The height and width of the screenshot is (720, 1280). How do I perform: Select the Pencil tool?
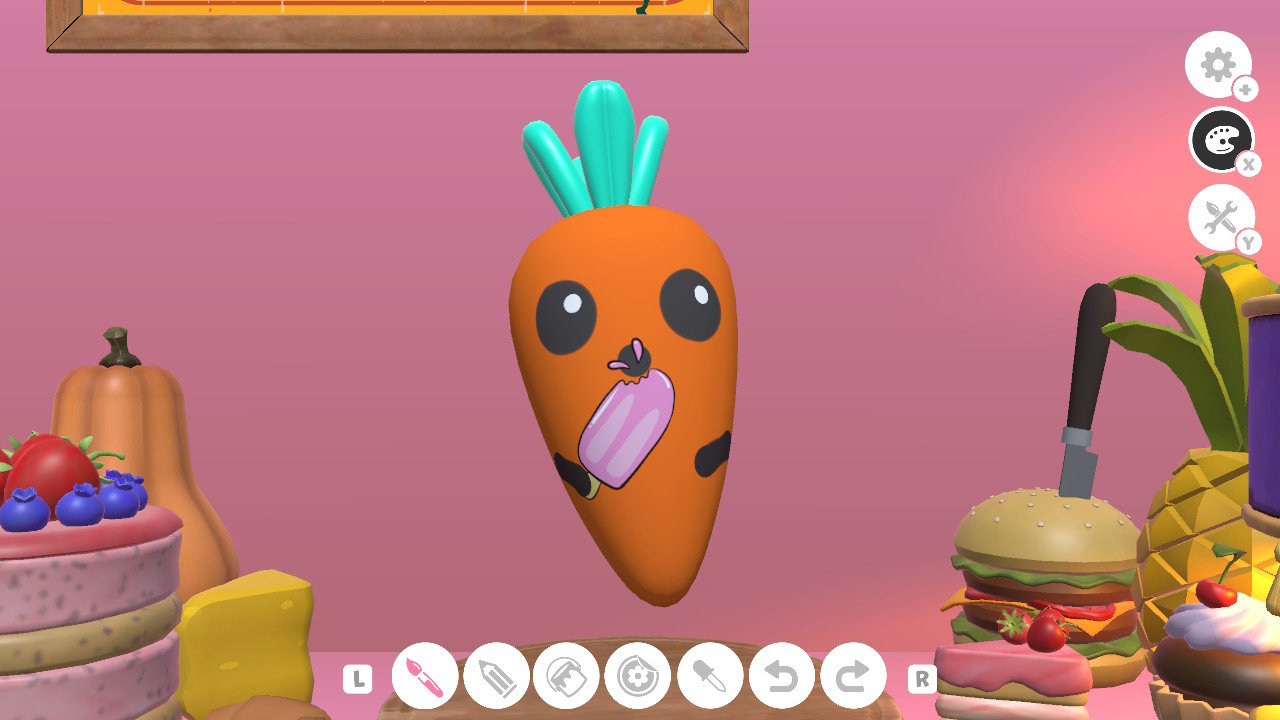pos(495,676)
